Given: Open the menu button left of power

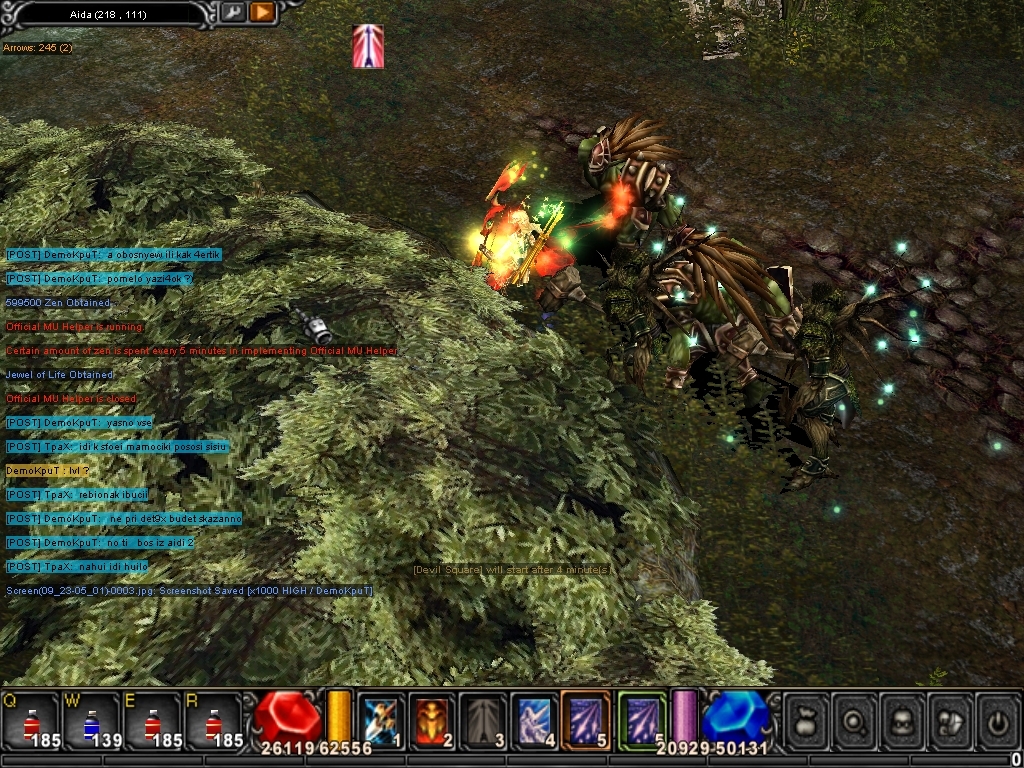Looking at the screenshot, I should (951, 718).
